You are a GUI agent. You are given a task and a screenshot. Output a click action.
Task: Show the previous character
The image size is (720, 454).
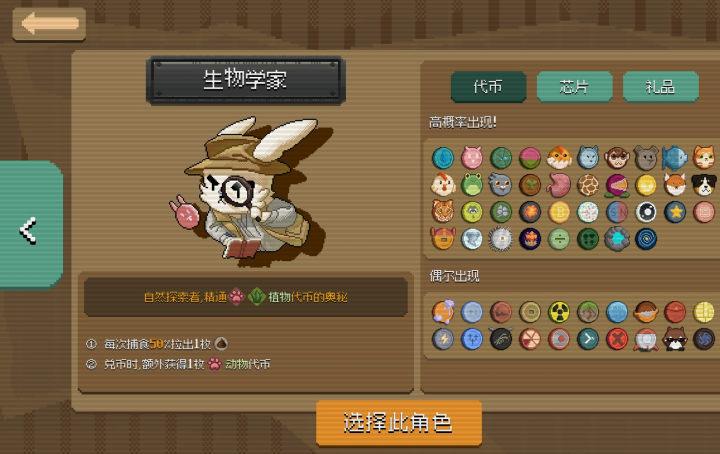click(x=29, y=231)
